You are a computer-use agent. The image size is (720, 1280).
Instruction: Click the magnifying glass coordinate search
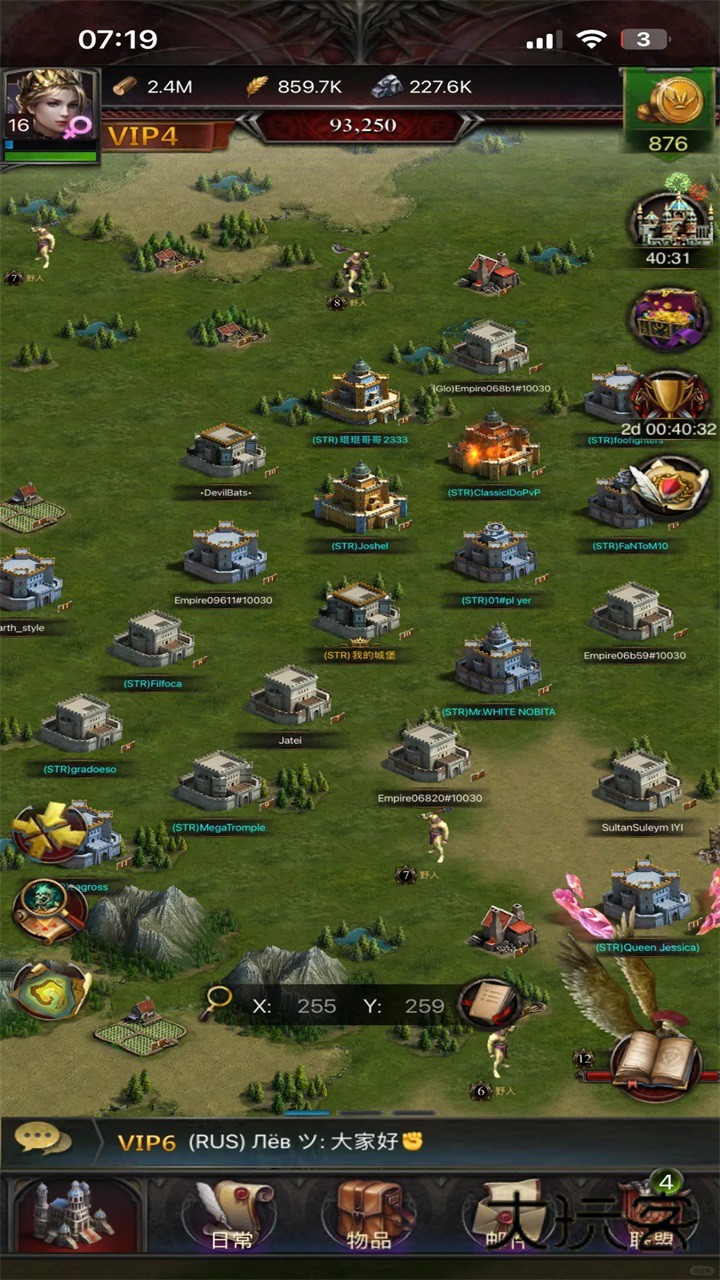[x=216, y=1004]
